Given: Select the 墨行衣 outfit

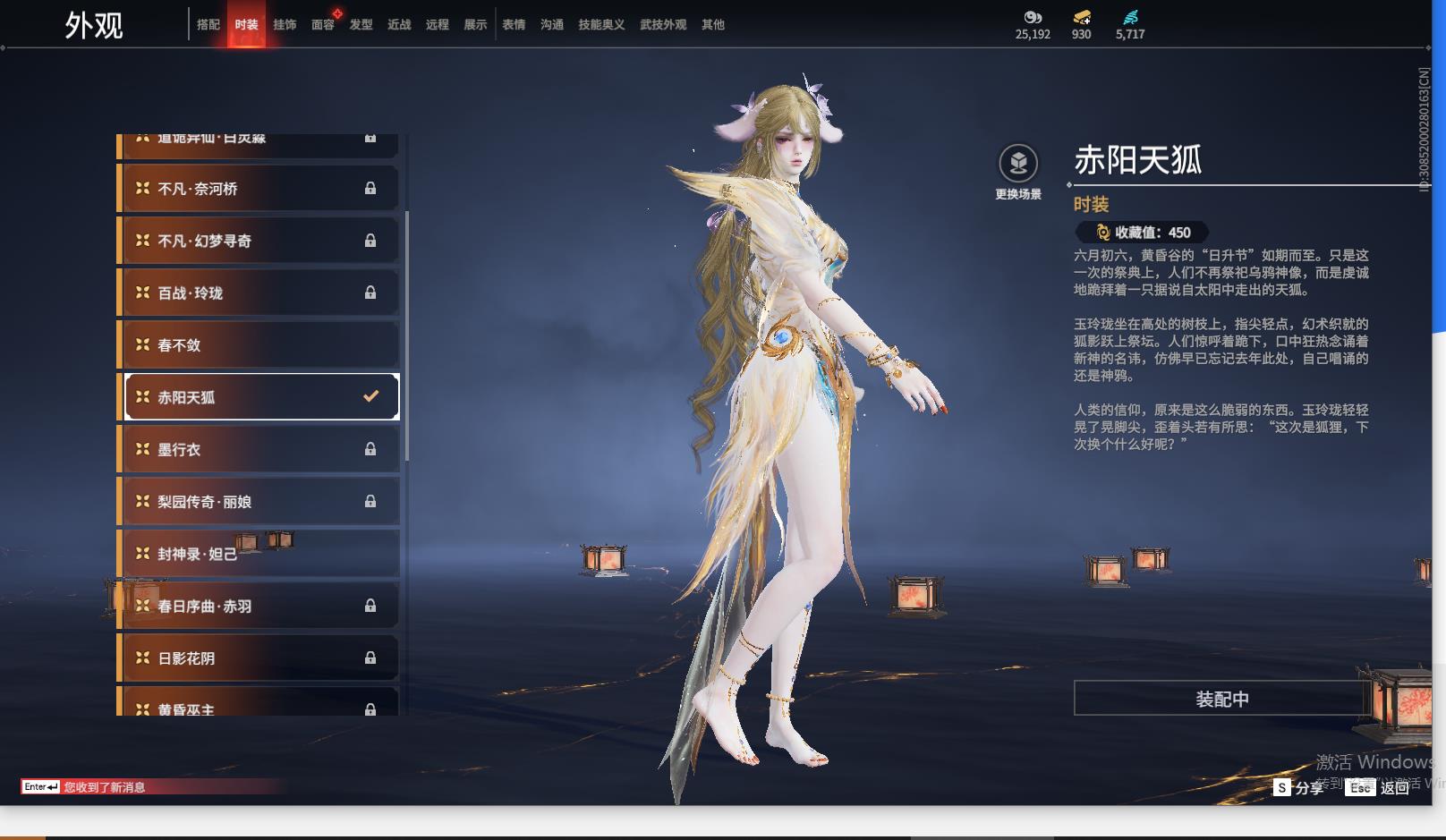Looking at the screenshot, I should pyautogui.click(x=259, y=449).
